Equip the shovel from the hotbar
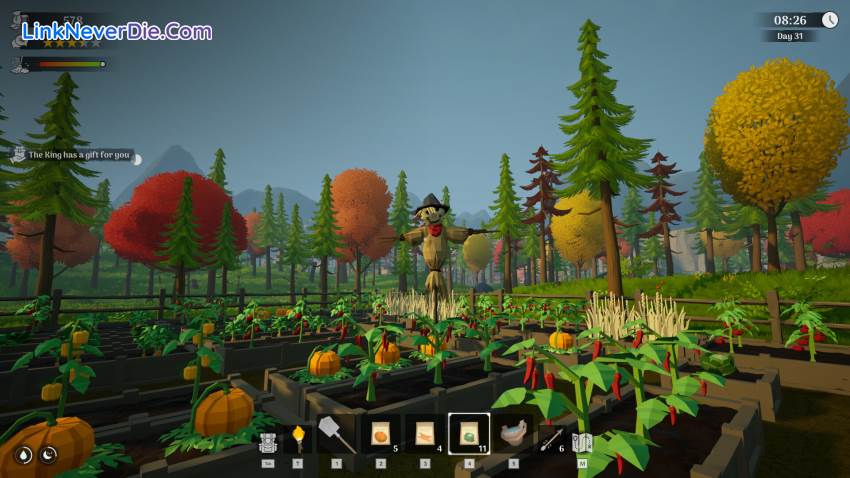Image resolution: width=850 pixels, height=478 pixels. point(336,434)
